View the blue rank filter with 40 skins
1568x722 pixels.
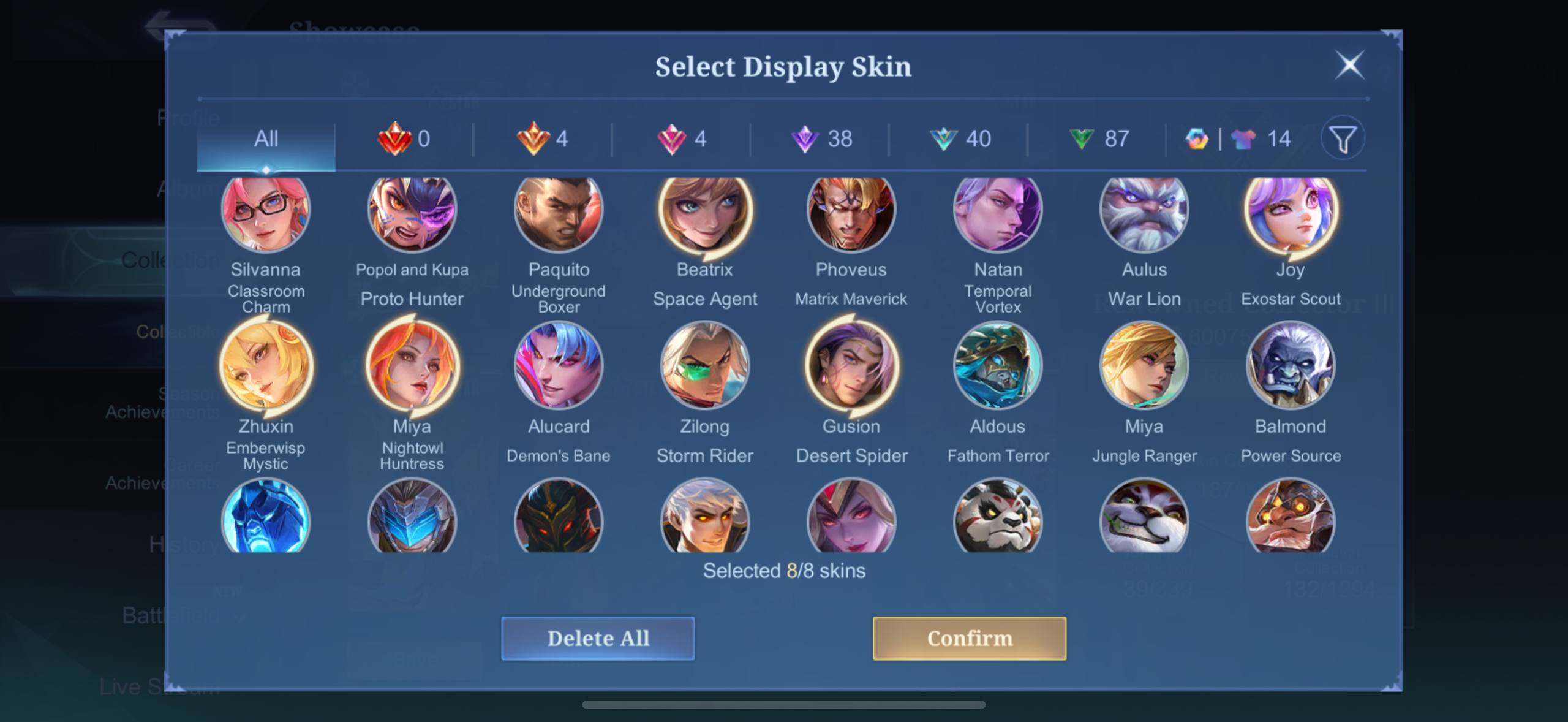(960, 139)
